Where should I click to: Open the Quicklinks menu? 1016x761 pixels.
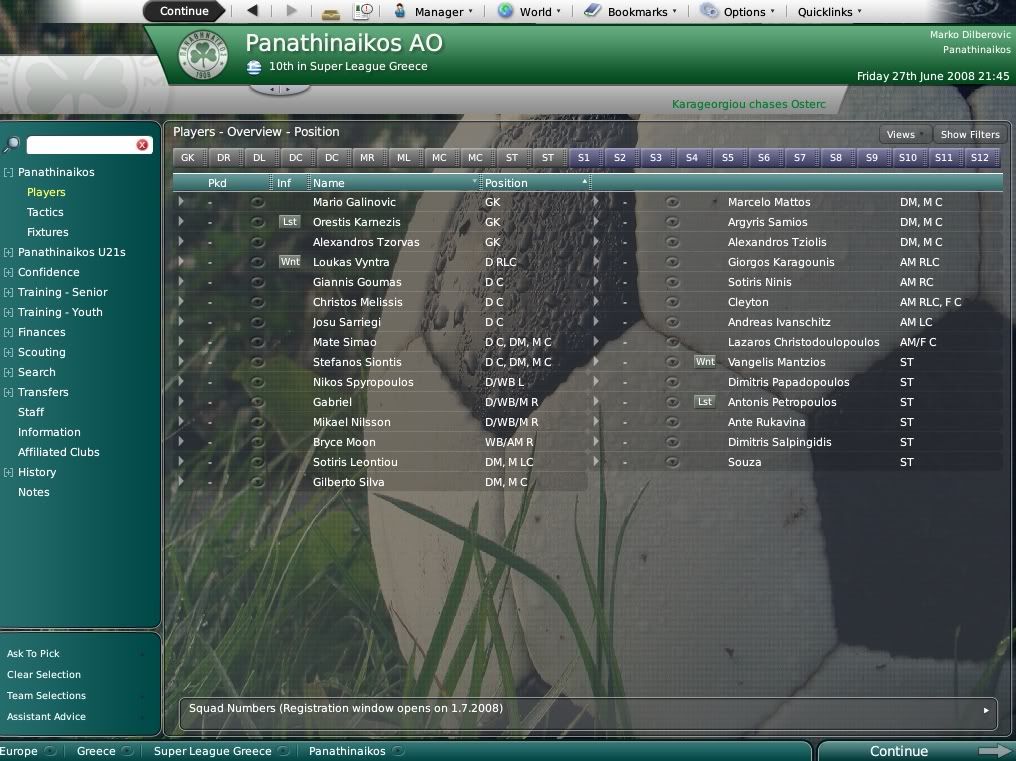[829, 12]
